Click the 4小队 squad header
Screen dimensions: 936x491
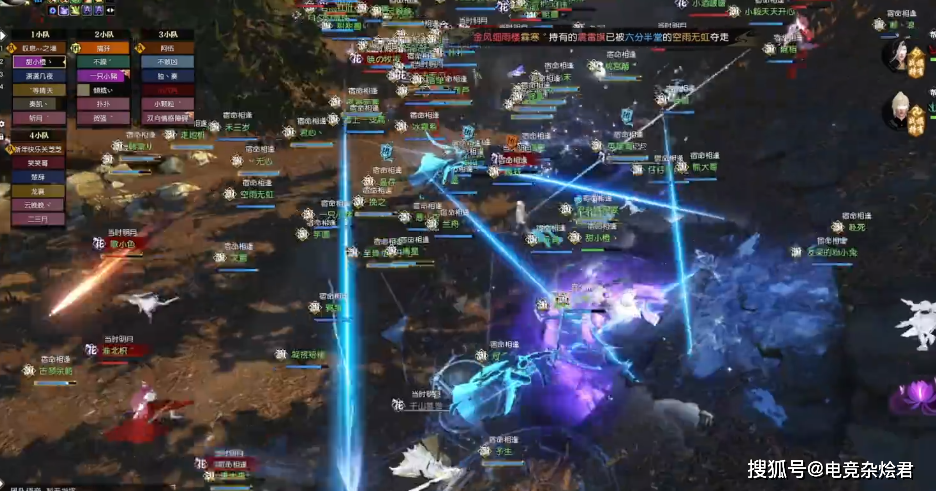[x=38, y=135]
